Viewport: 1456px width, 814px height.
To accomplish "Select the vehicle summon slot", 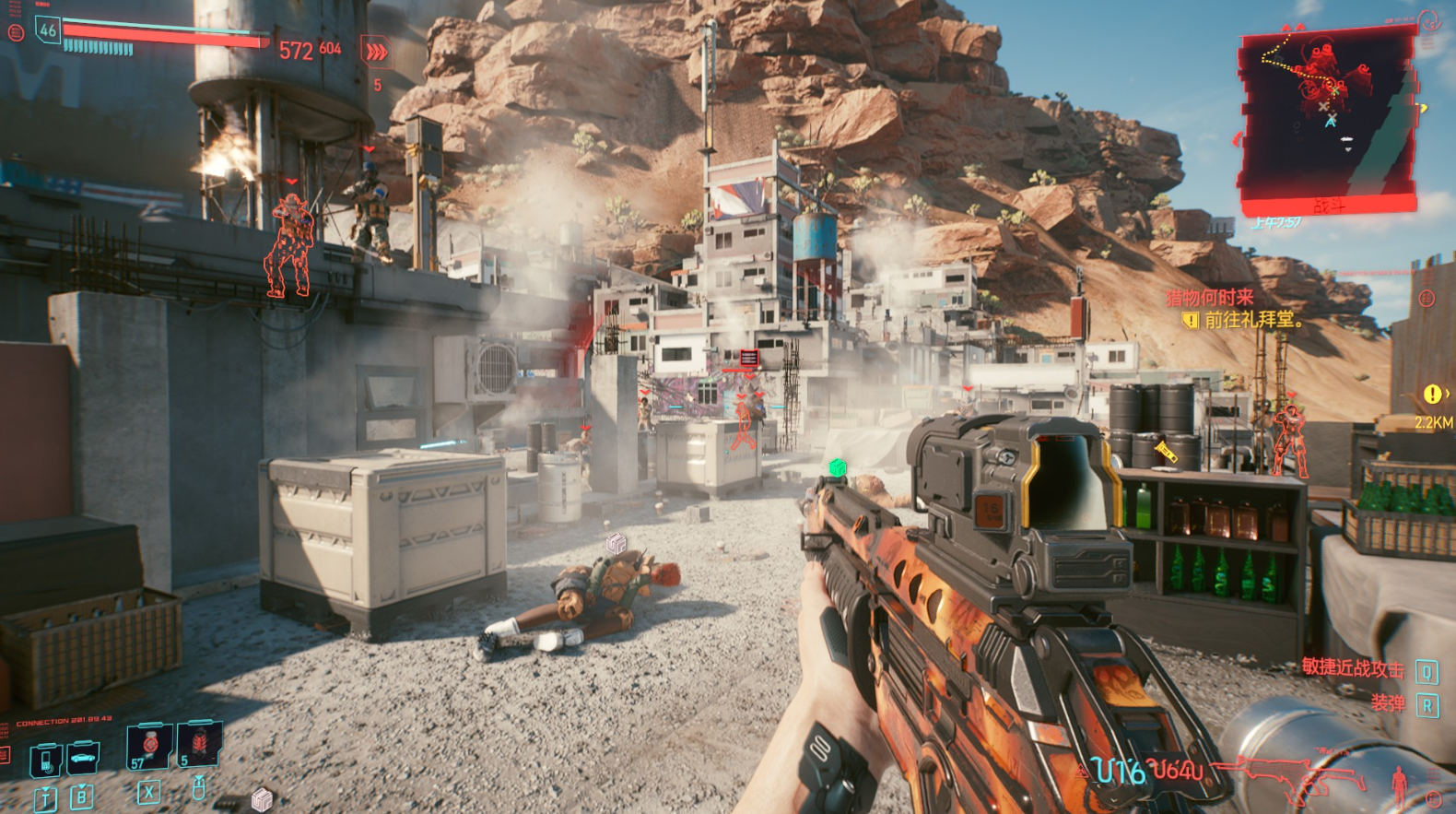I will pyautogui.click(x=83, y=758).
